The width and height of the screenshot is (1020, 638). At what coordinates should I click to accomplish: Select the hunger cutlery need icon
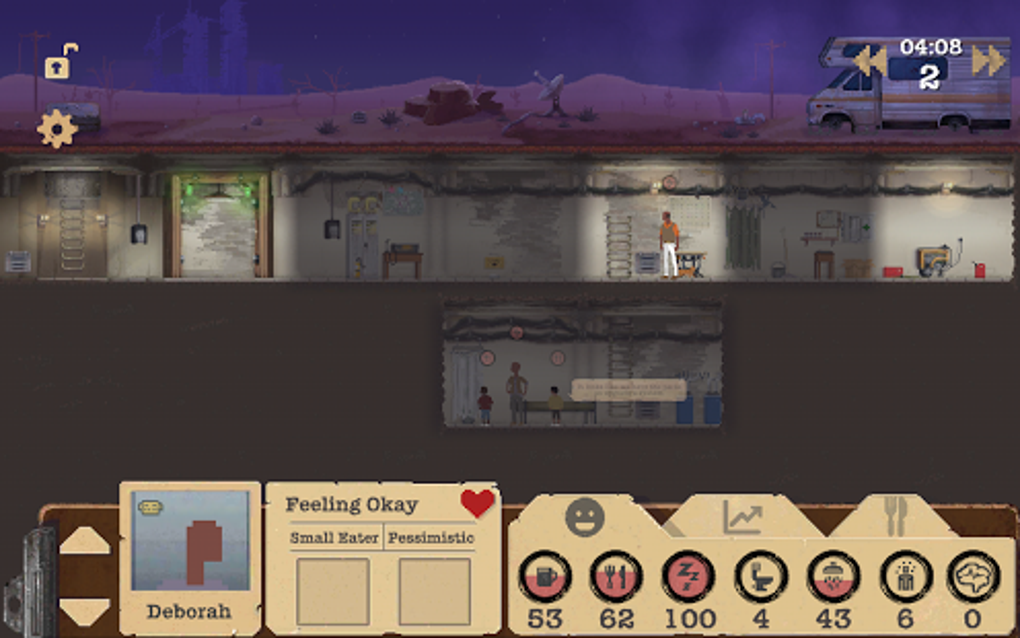616,576
